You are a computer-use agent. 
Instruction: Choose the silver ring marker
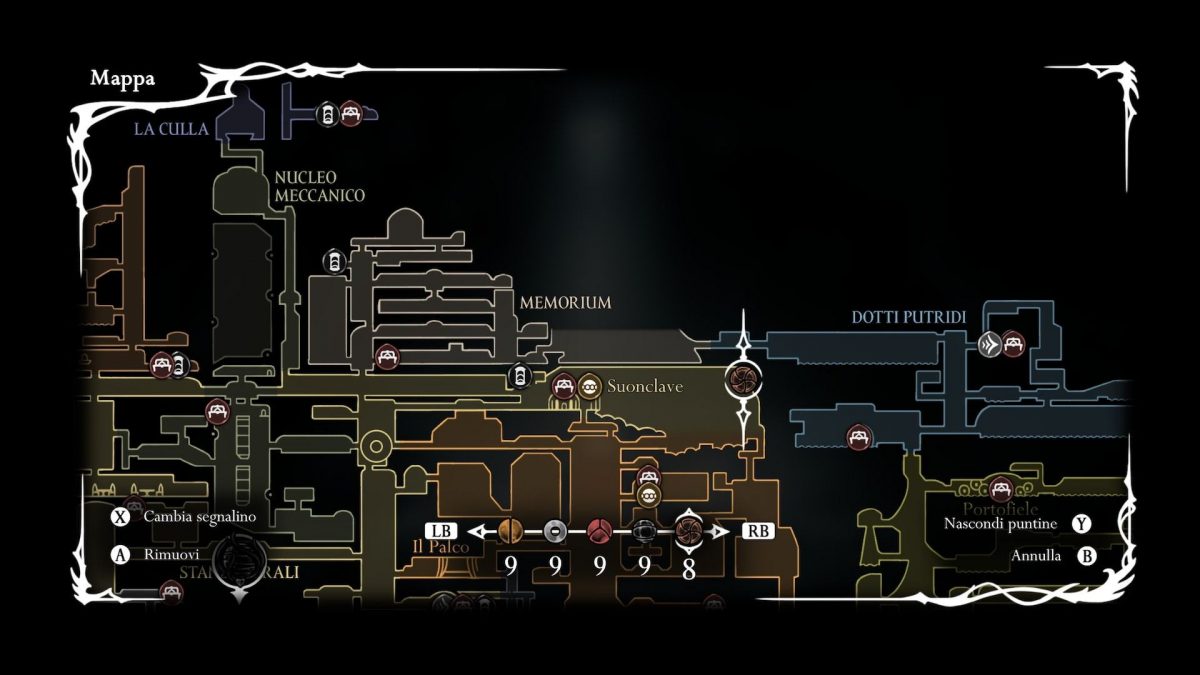click(x=555, y=531)
